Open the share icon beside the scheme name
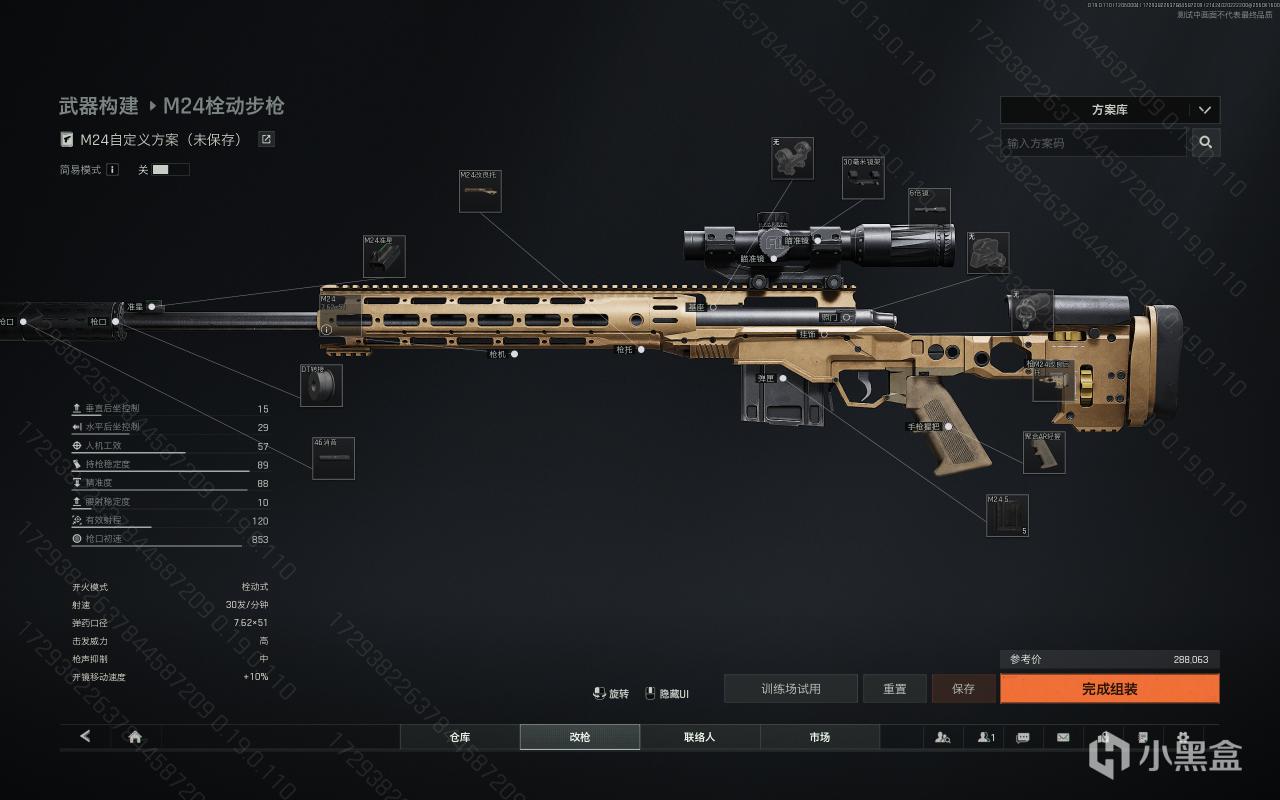 point(266,140)
